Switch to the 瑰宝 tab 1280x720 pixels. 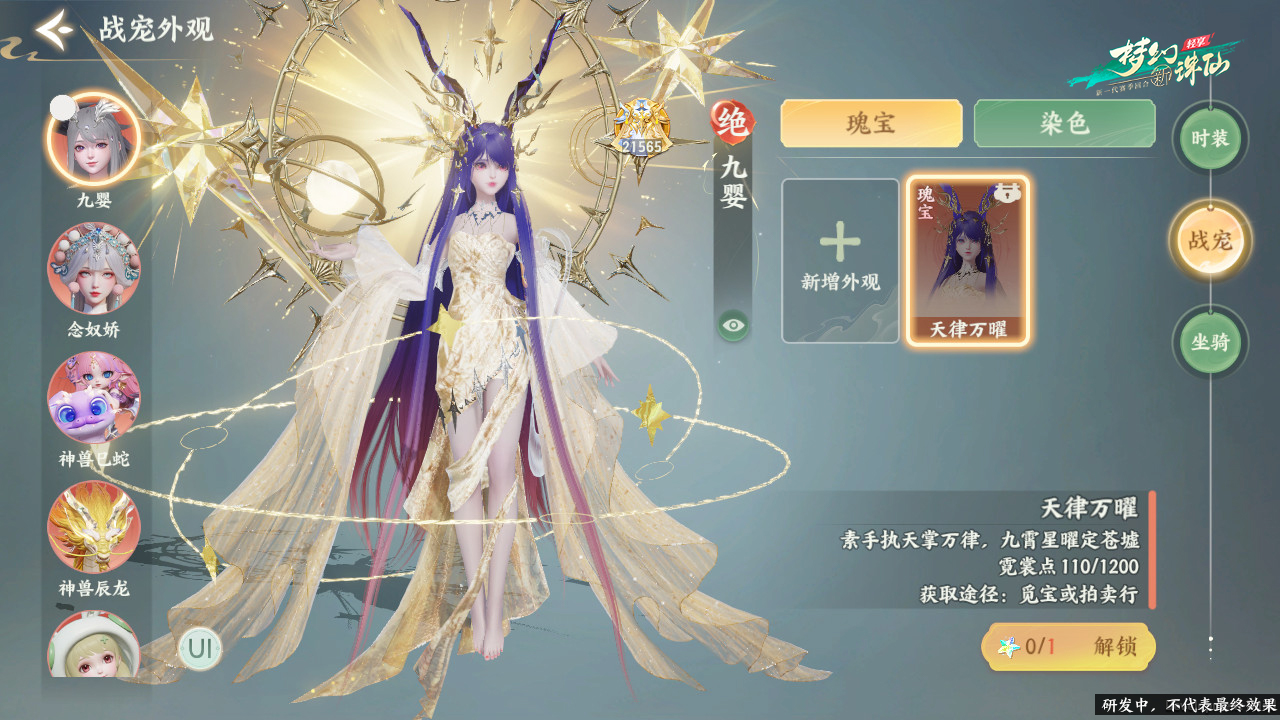(870, 122)
